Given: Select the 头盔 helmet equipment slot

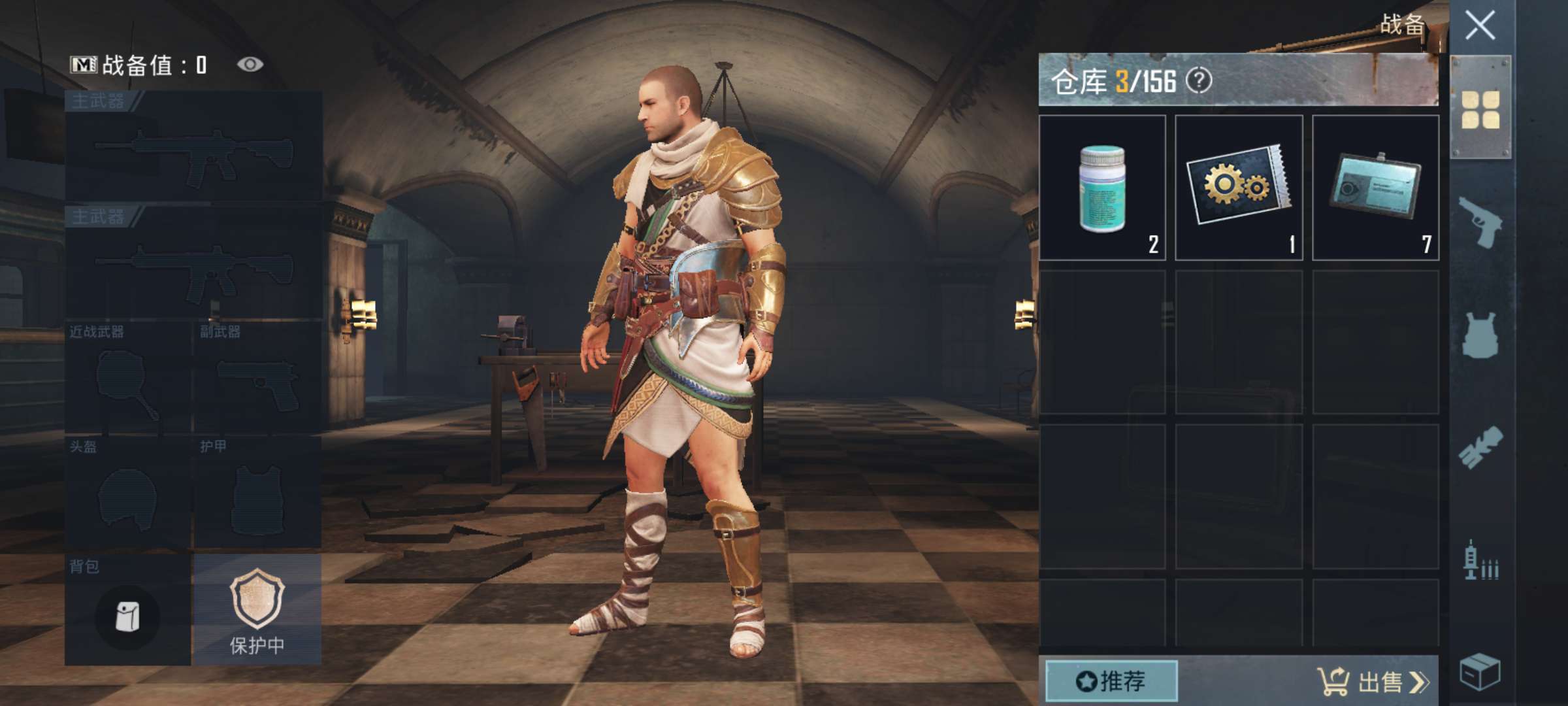Looking at the screenshot, I should [x=127, y=494].
